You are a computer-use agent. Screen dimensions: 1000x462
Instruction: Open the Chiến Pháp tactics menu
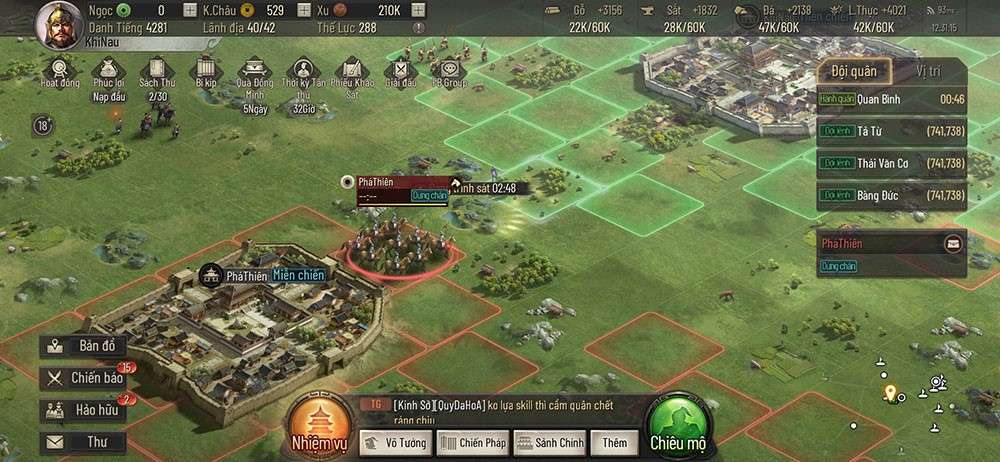coord(472,442)
